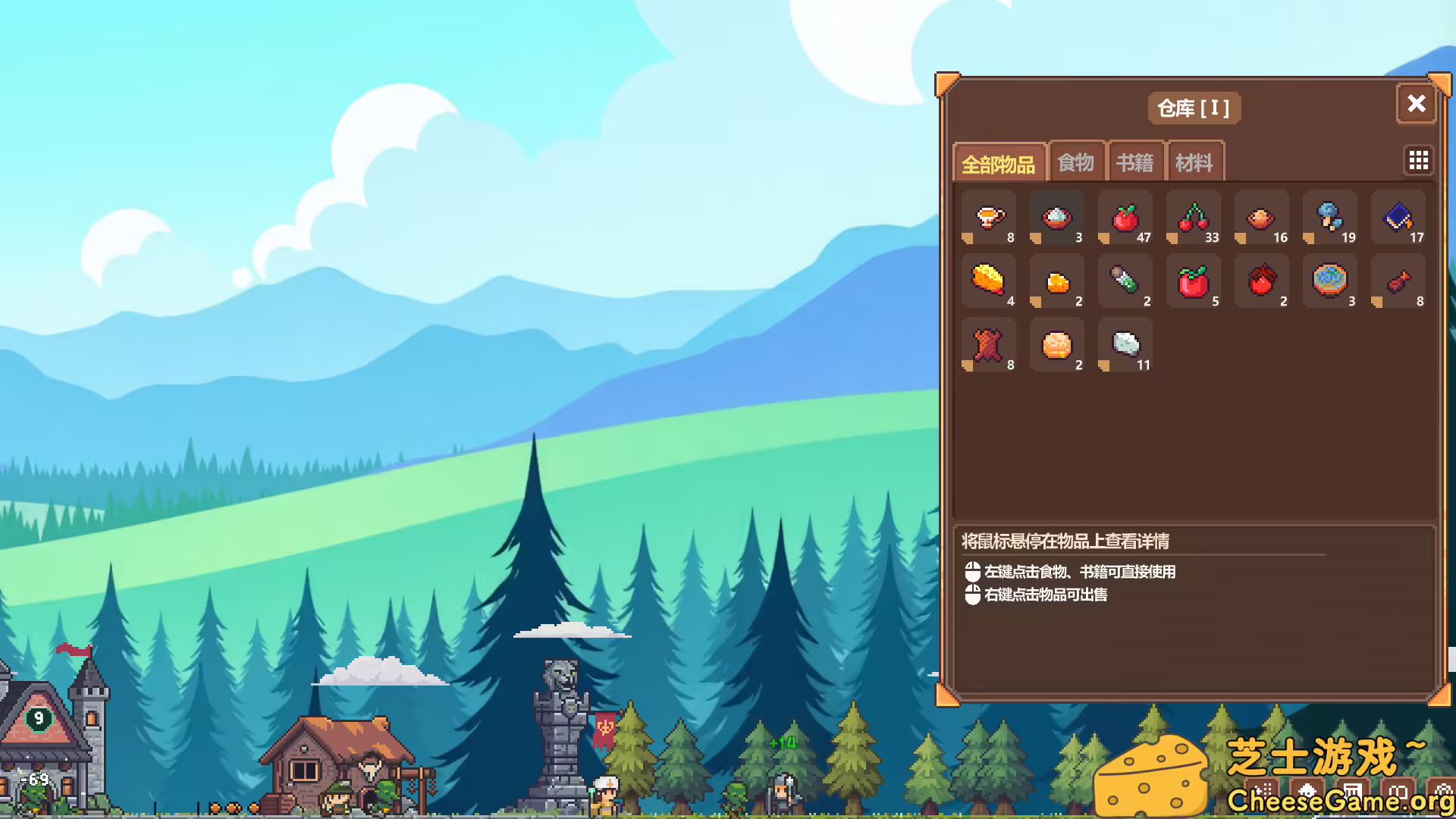This screenshot has height=819, width=1456.
Task: Click the blue book item
Action: click(x=1398, y=218)
